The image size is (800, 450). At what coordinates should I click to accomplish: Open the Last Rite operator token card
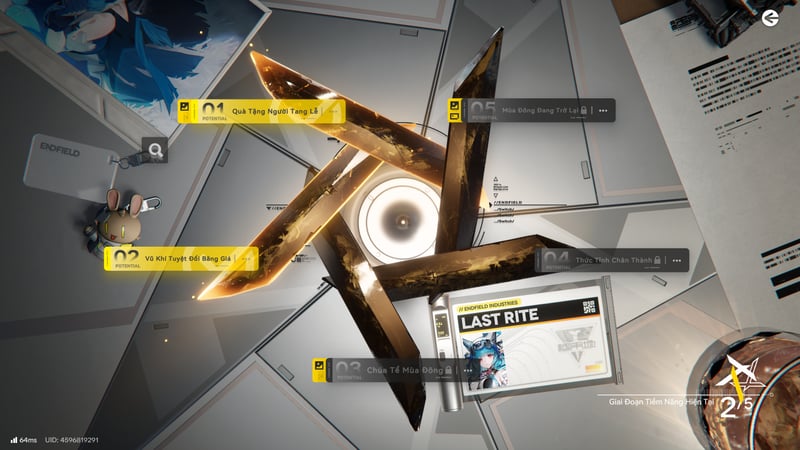[528, 342]
